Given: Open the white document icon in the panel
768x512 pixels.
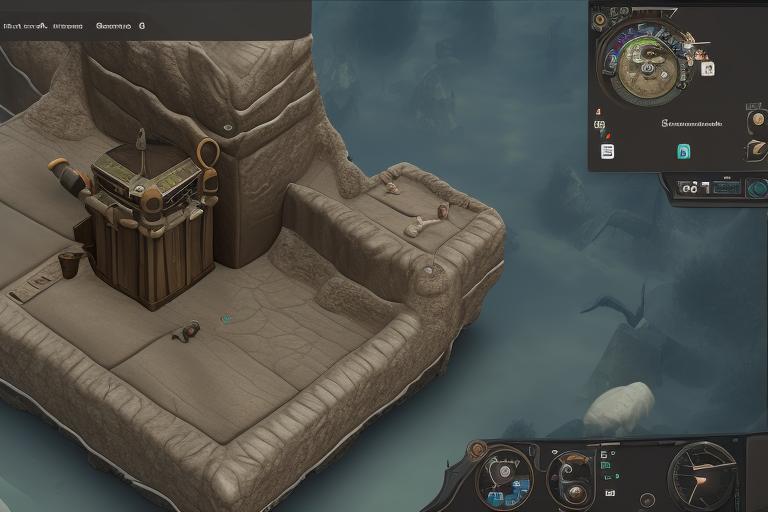Looking at the screenshot, I should click(607, 152).
